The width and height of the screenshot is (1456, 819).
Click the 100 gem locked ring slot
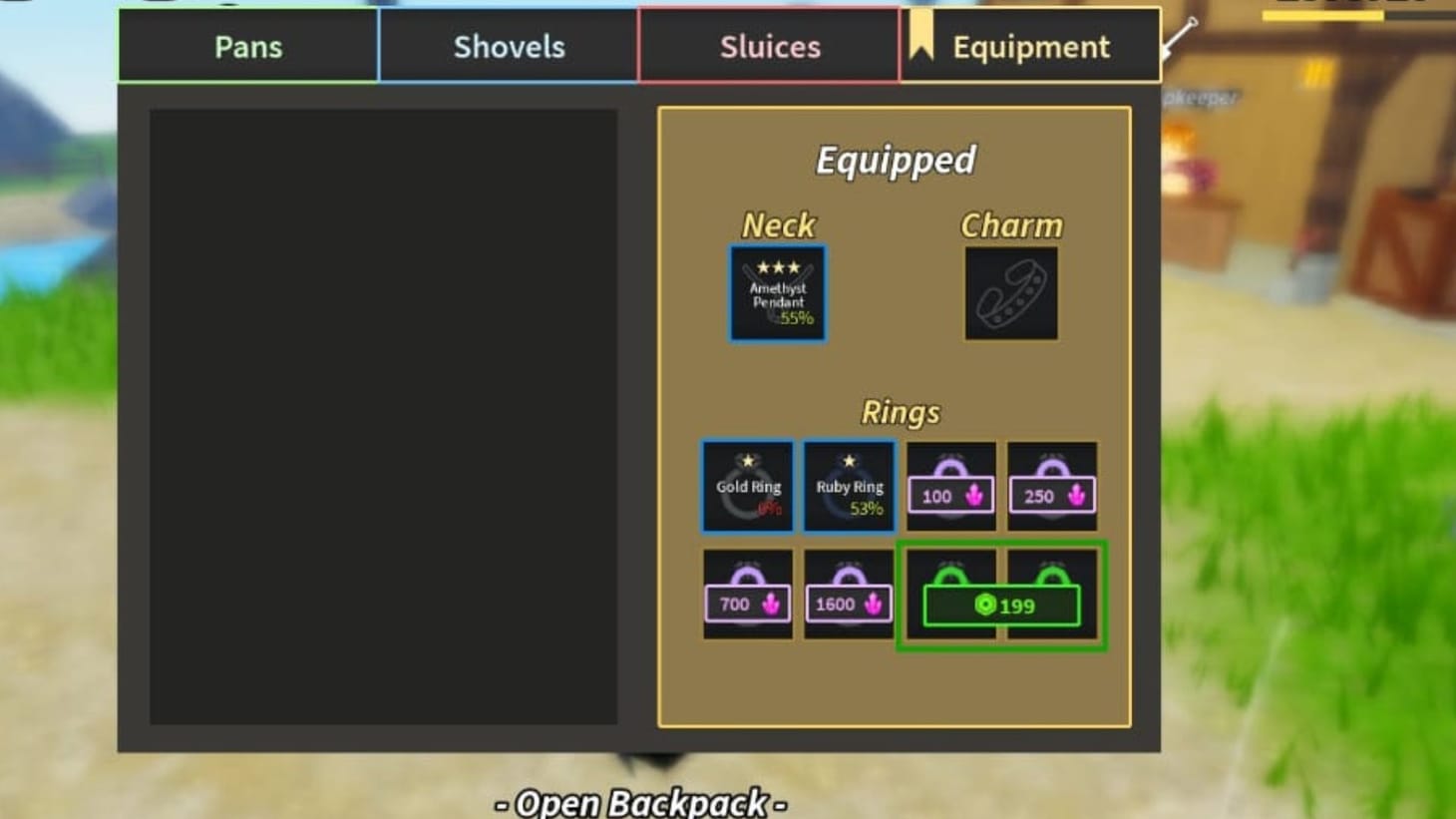click(949, 486)
